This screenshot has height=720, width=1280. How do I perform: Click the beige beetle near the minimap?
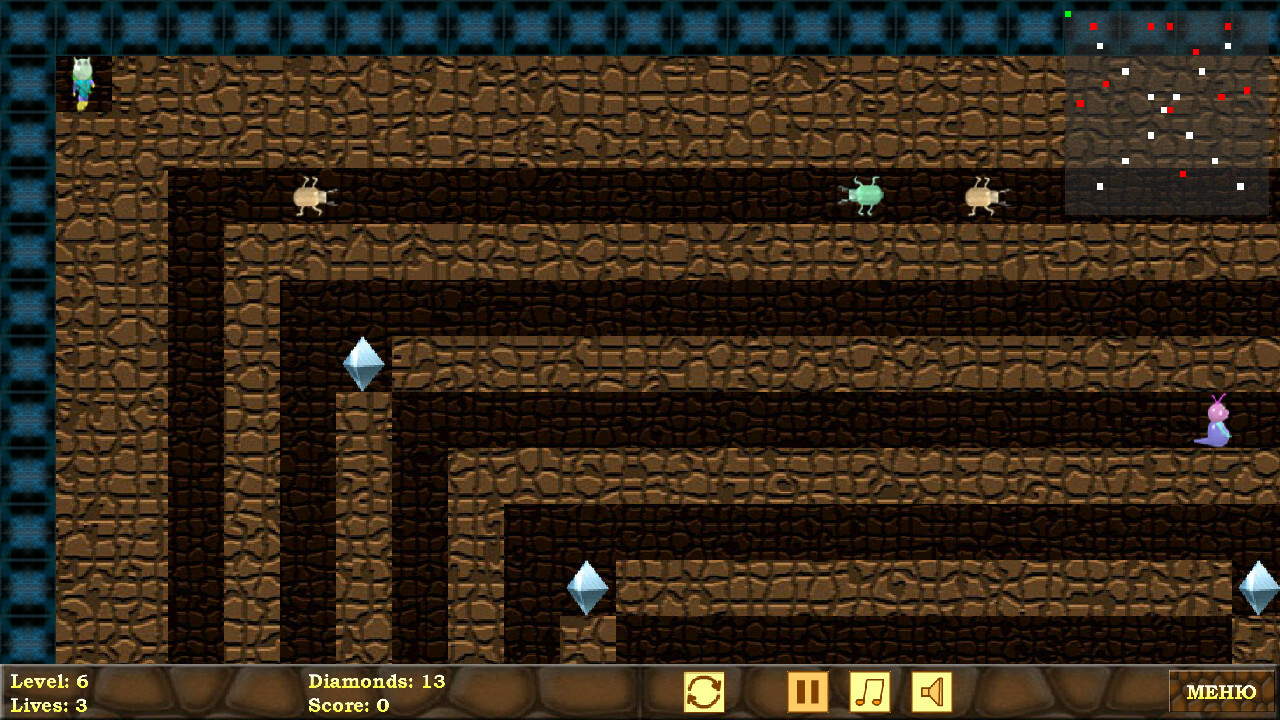coord(983,196)
